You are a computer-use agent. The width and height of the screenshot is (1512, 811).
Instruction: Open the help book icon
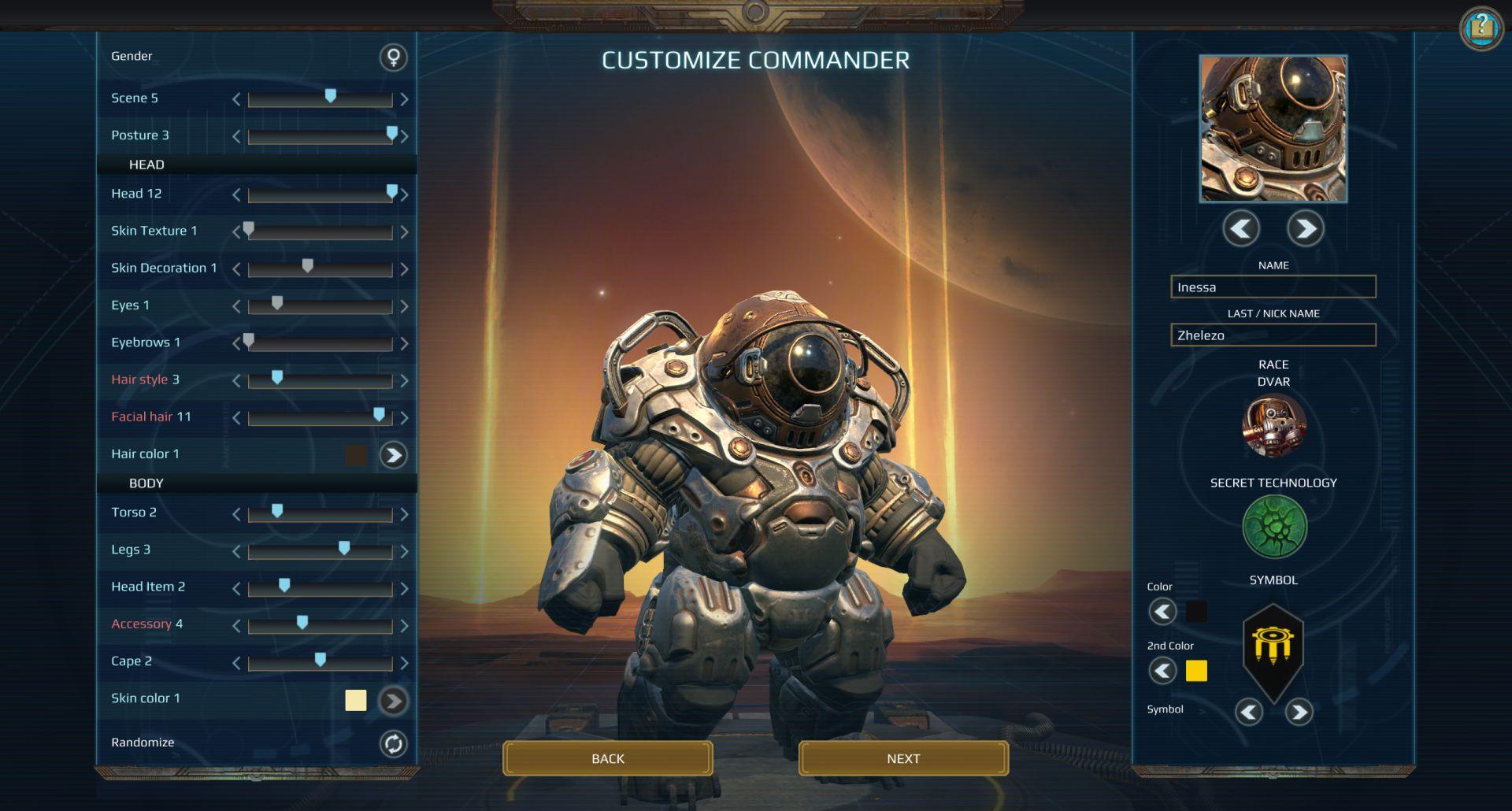(1480, 28)
